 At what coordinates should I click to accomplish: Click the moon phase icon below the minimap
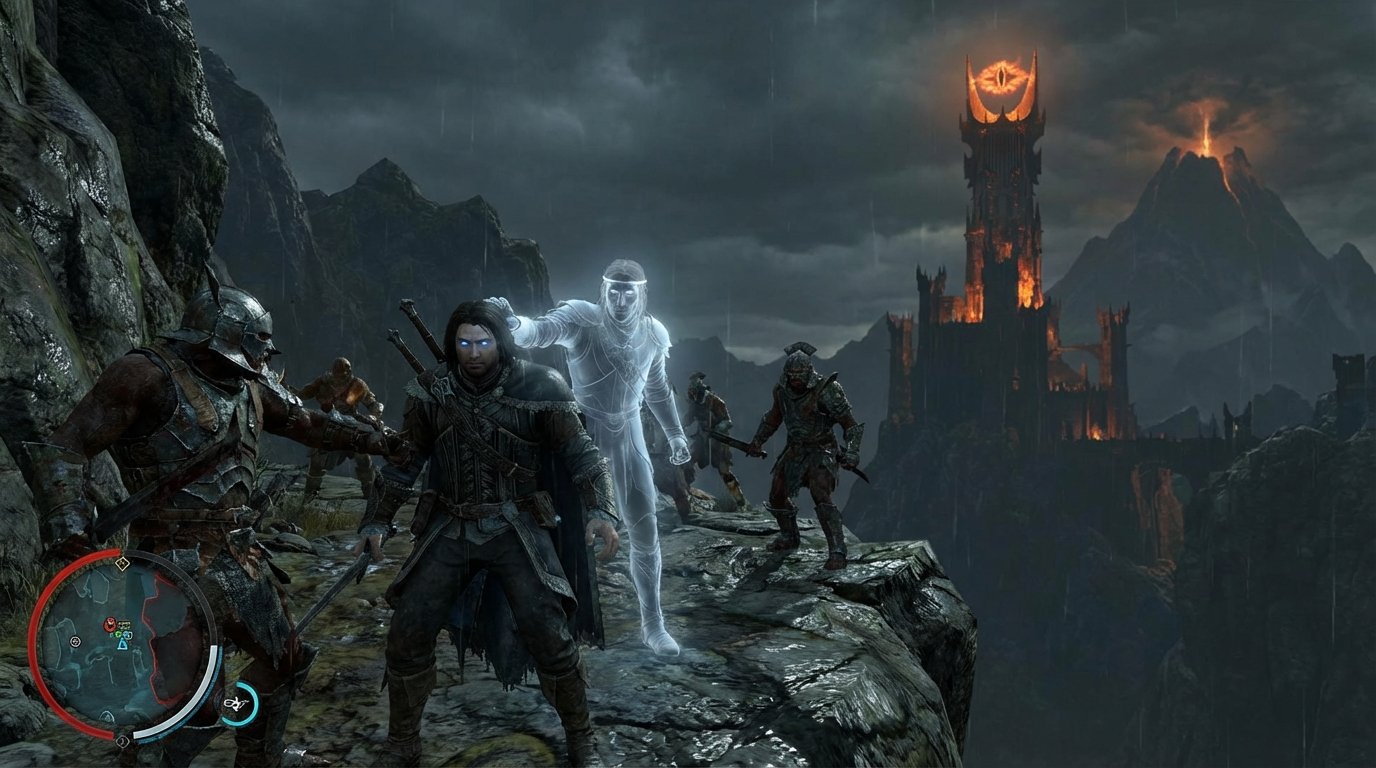(x=122, y=740)
